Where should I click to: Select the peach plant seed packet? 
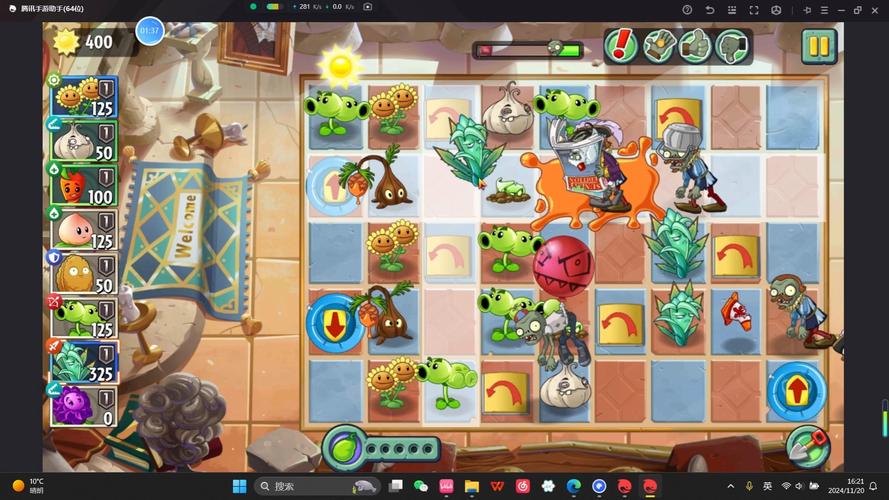(84, 229)
